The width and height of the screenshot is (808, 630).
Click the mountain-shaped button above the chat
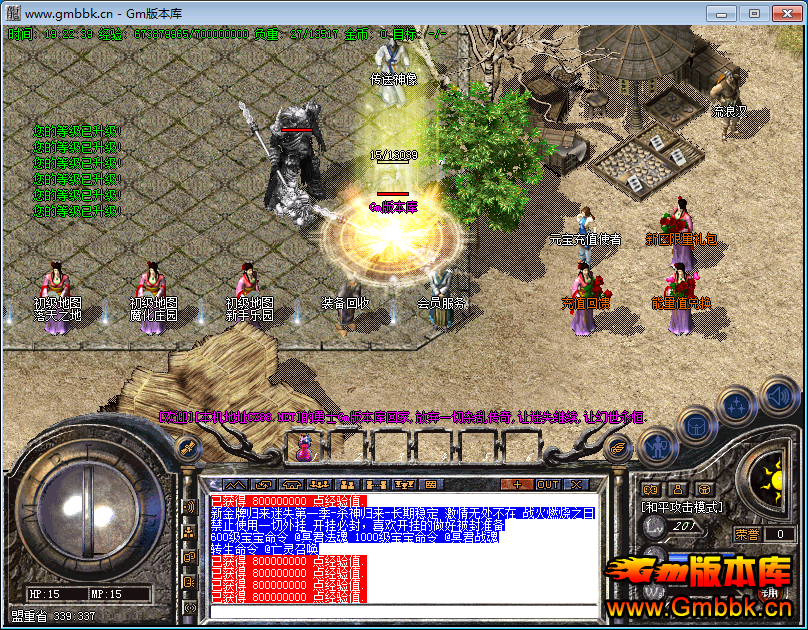233,484
